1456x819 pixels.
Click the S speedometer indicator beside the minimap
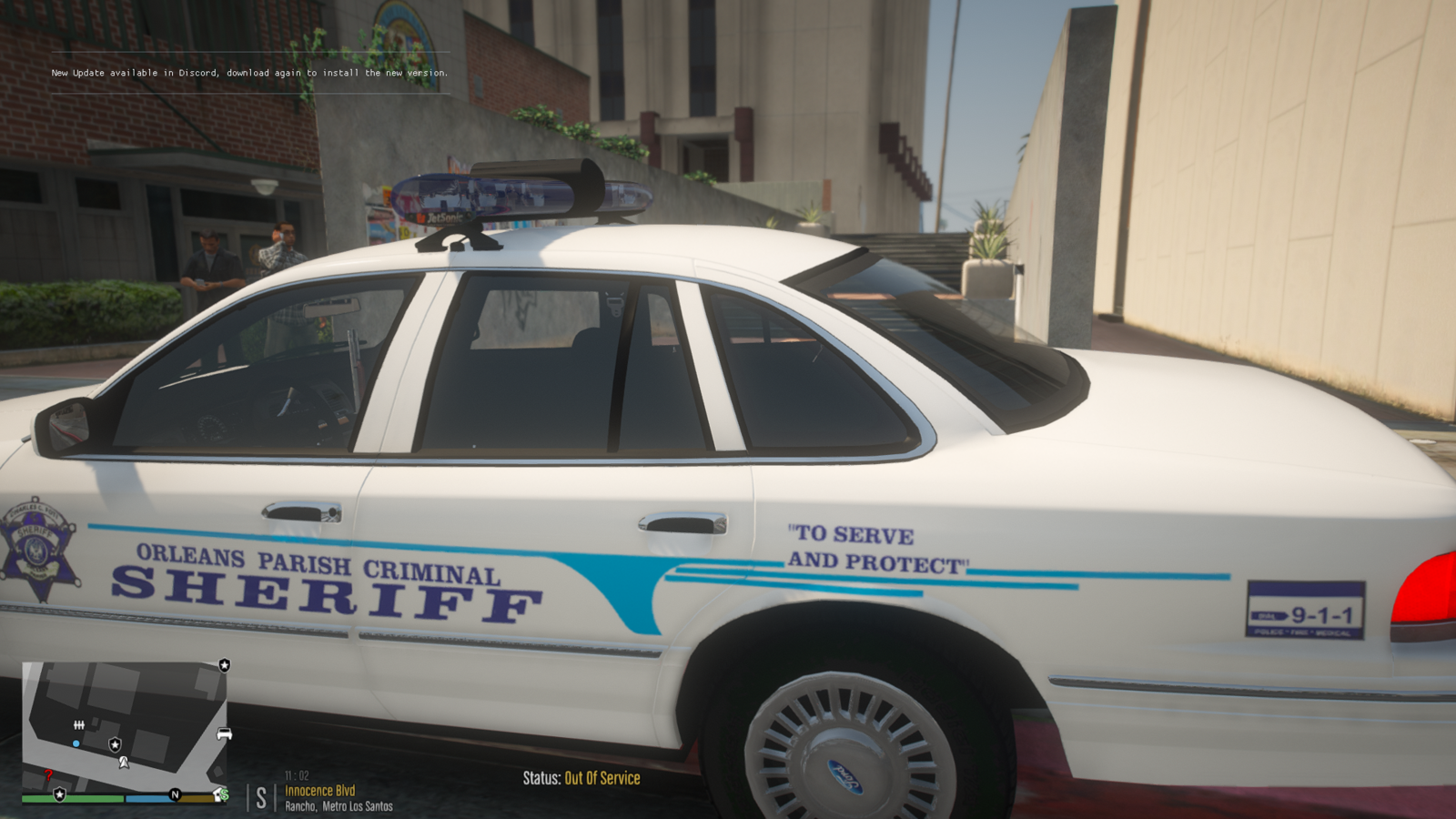261,798
